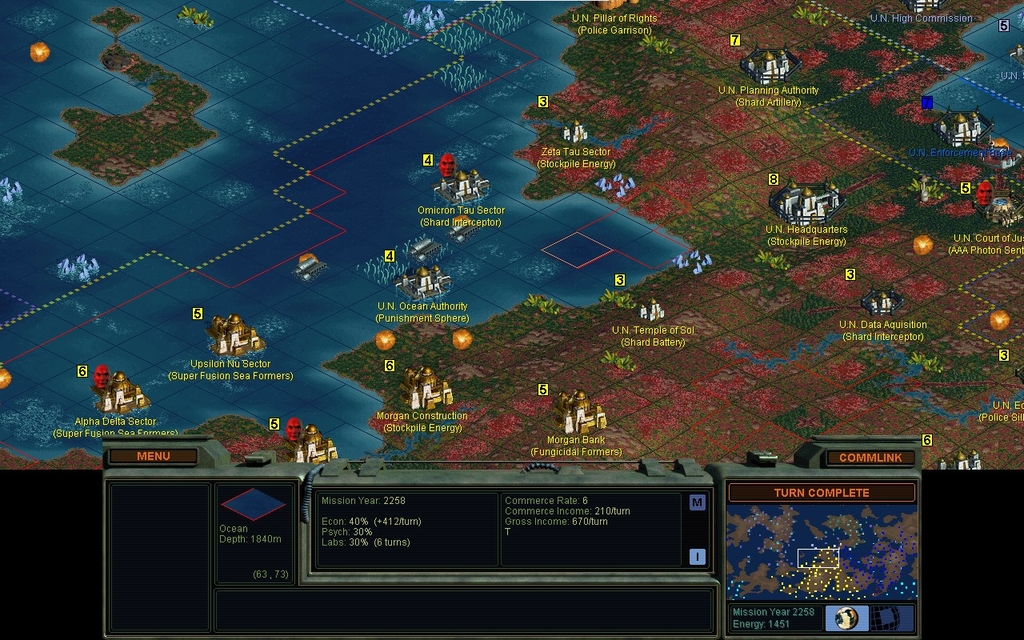Screen dimensions: 1024x640
Task: Open the MENU button
Action: click(x=153, y=457)
